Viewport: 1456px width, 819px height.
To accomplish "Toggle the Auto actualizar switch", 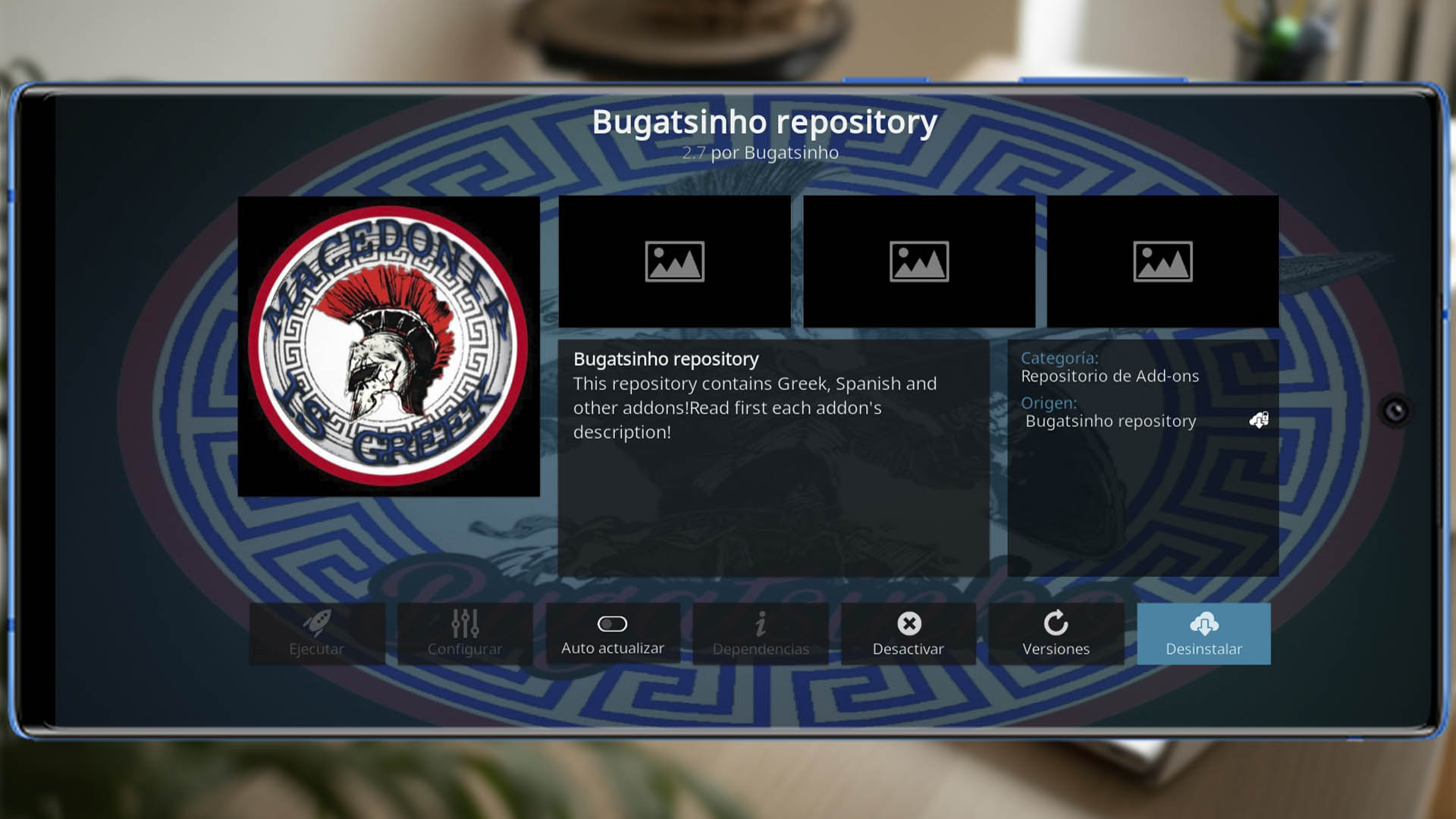I will pos(612,624).
